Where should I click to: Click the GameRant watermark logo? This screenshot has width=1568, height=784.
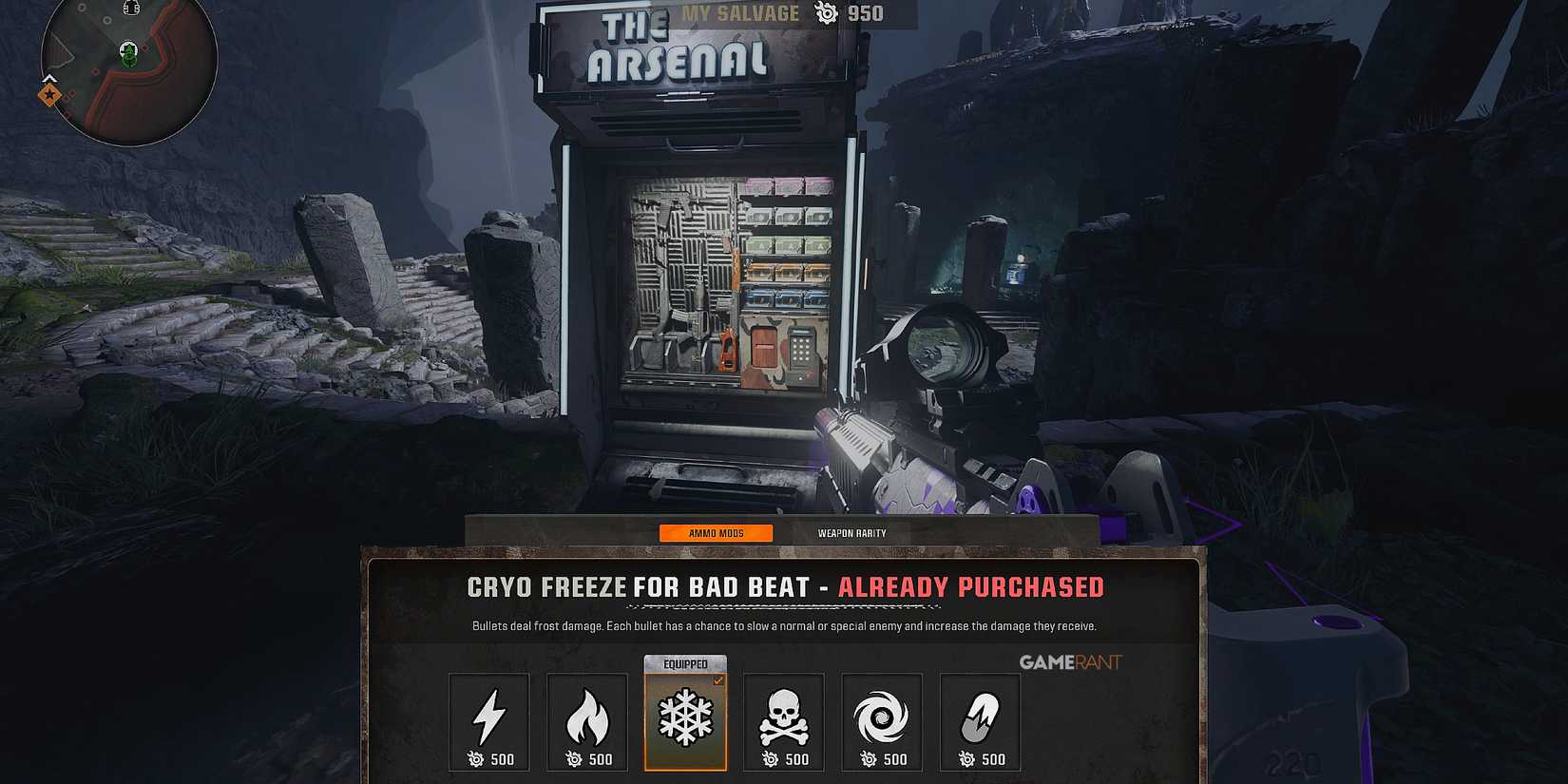click(1071, 662)
